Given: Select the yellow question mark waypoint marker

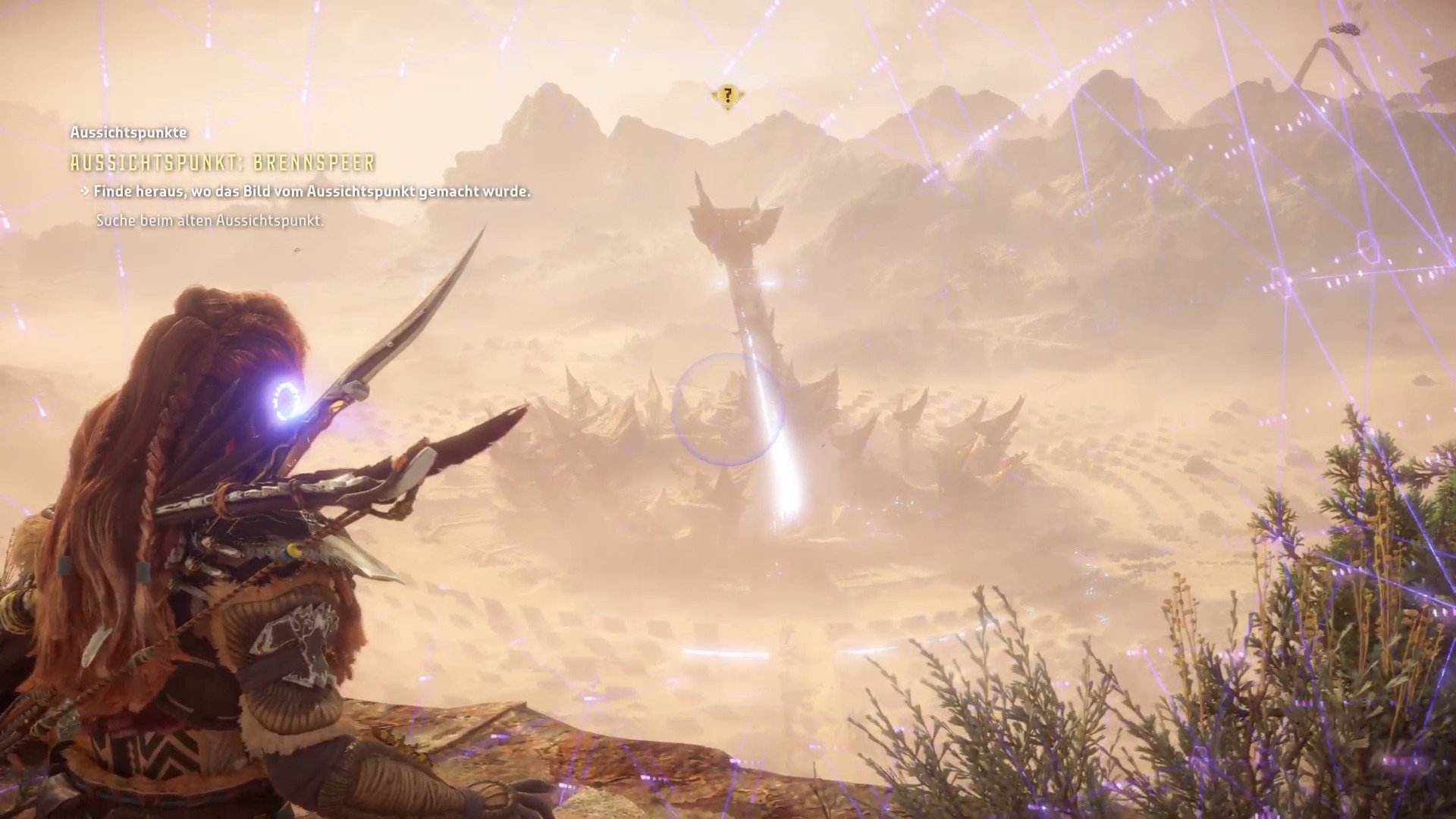Looking at the screenshot, I should pyautogui.click(x=727, y=96).
